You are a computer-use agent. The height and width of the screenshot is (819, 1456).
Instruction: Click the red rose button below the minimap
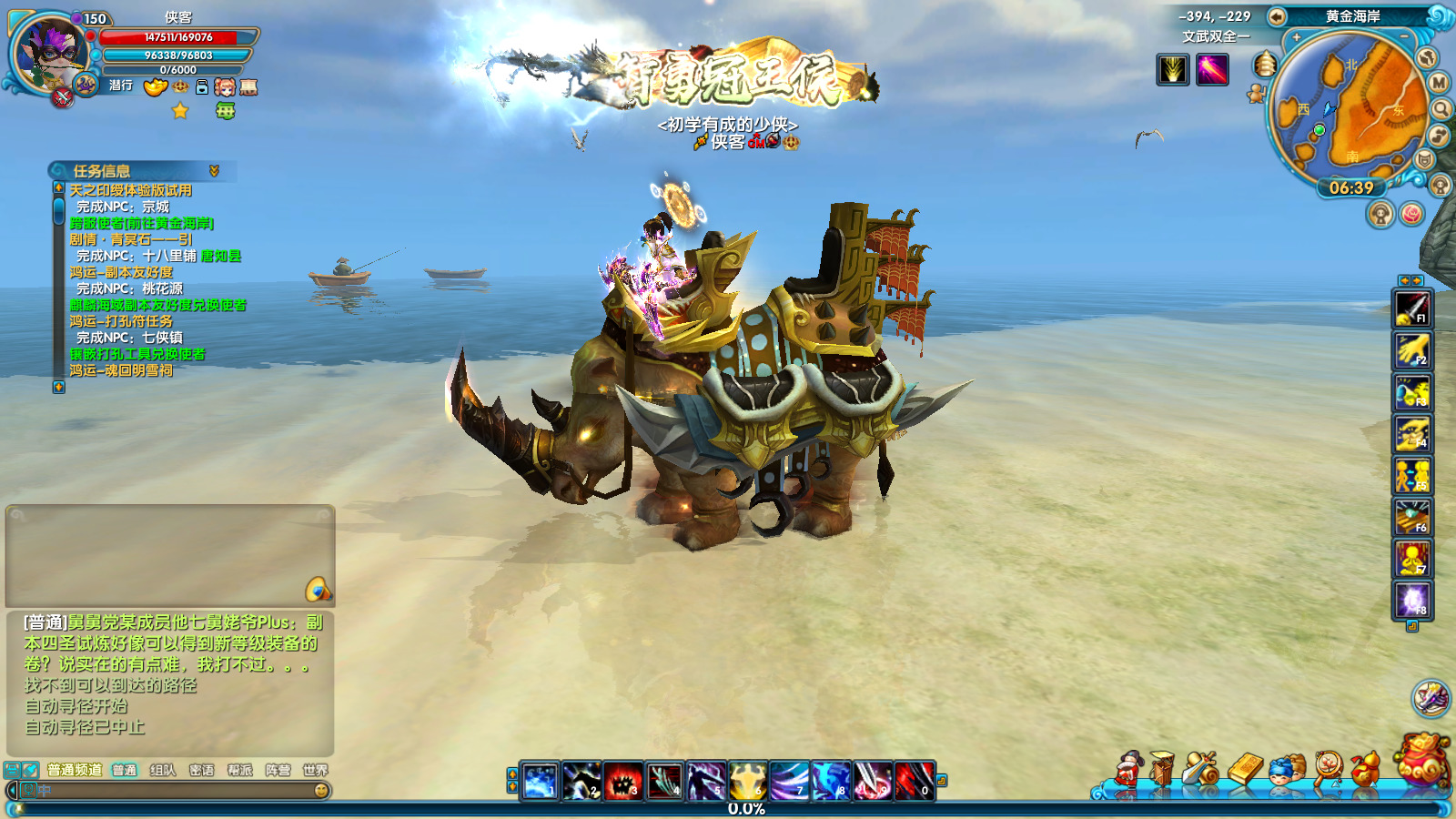1411,215
